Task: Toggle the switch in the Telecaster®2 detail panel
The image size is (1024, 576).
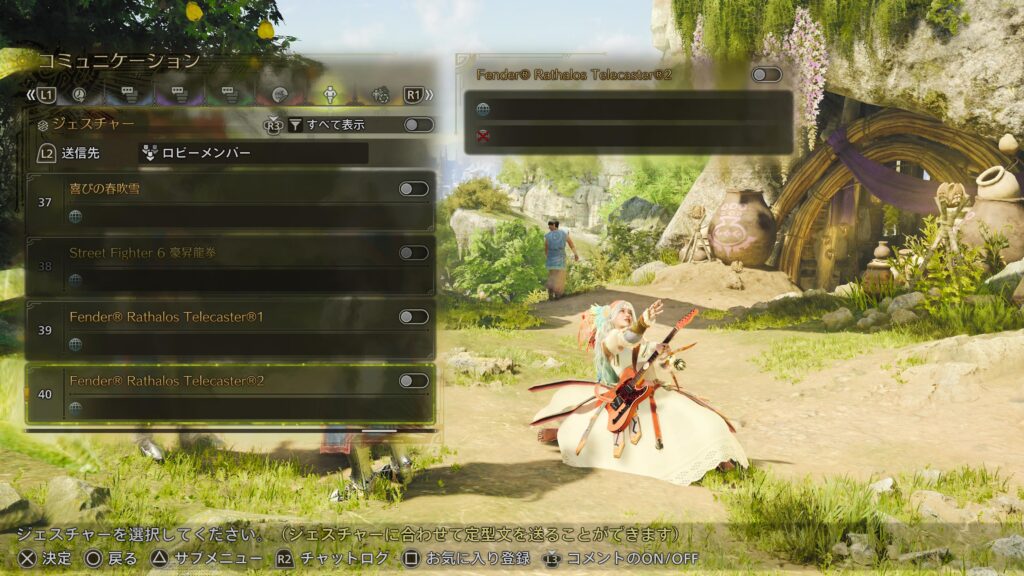Action: coord(766,75)
